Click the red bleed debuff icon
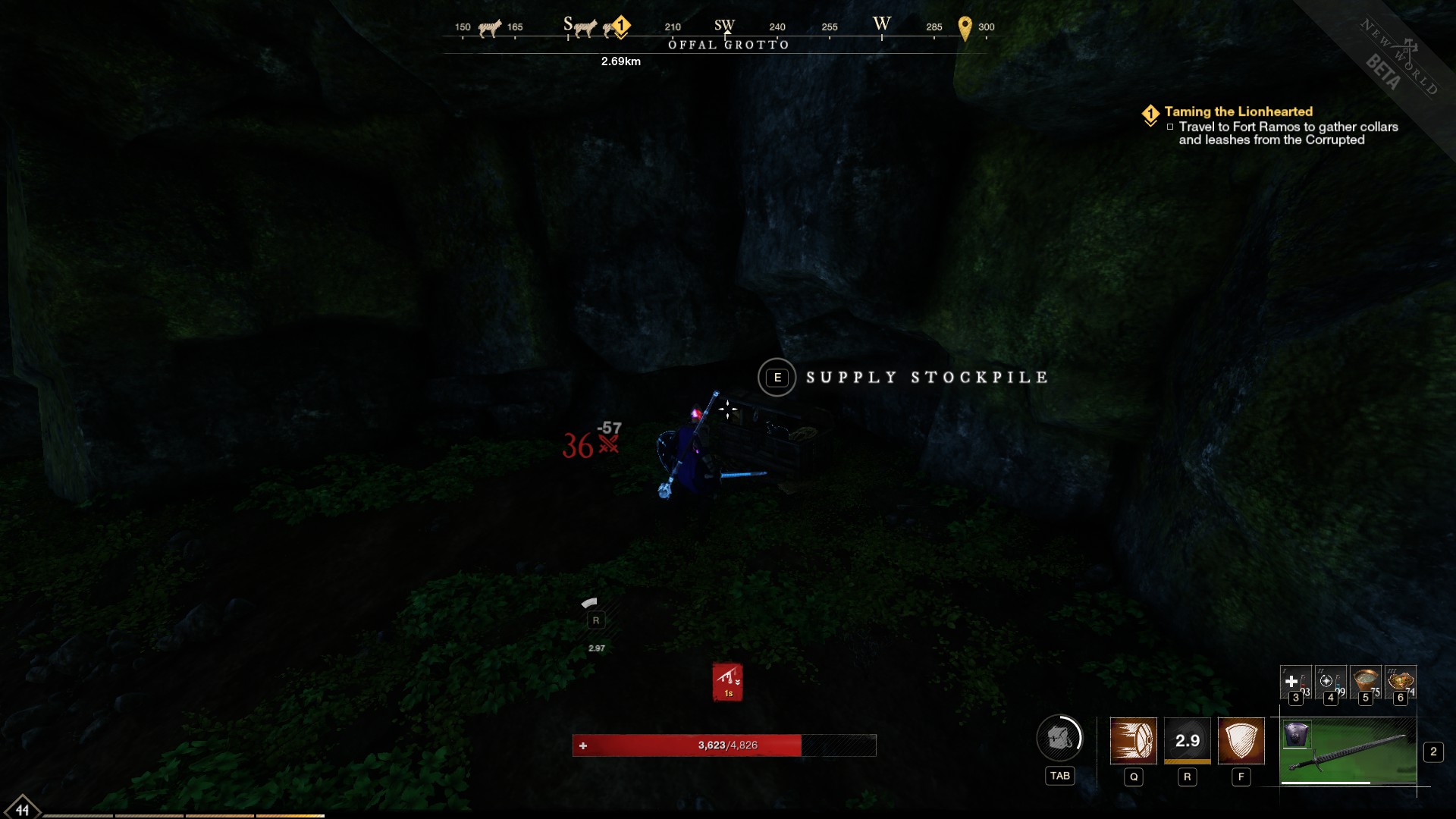 [727, 681]
